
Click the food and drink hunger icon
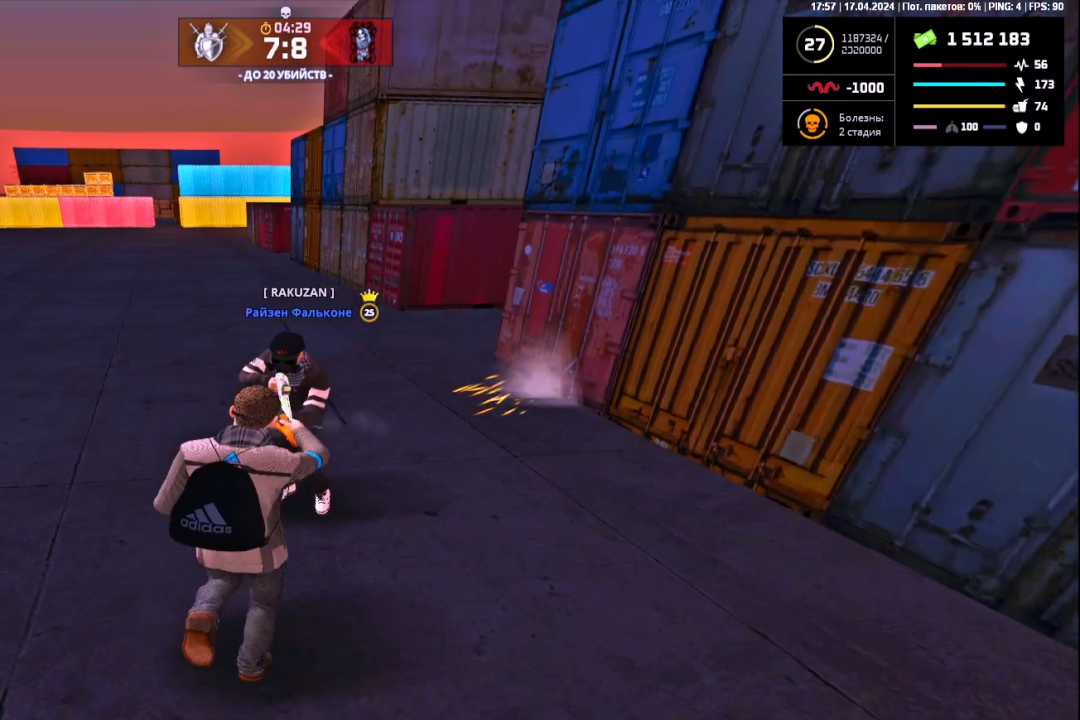click(x=1020, y=106)
